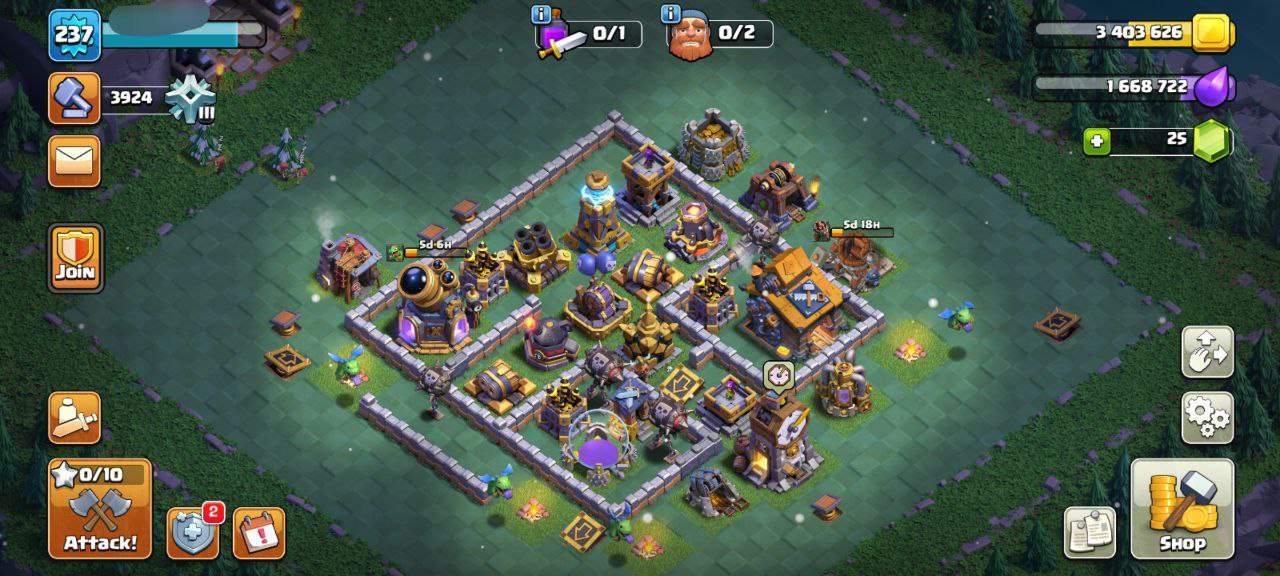Open the builder hammer trophy icon
The image size is (1280, 576).
coord(75,98)
